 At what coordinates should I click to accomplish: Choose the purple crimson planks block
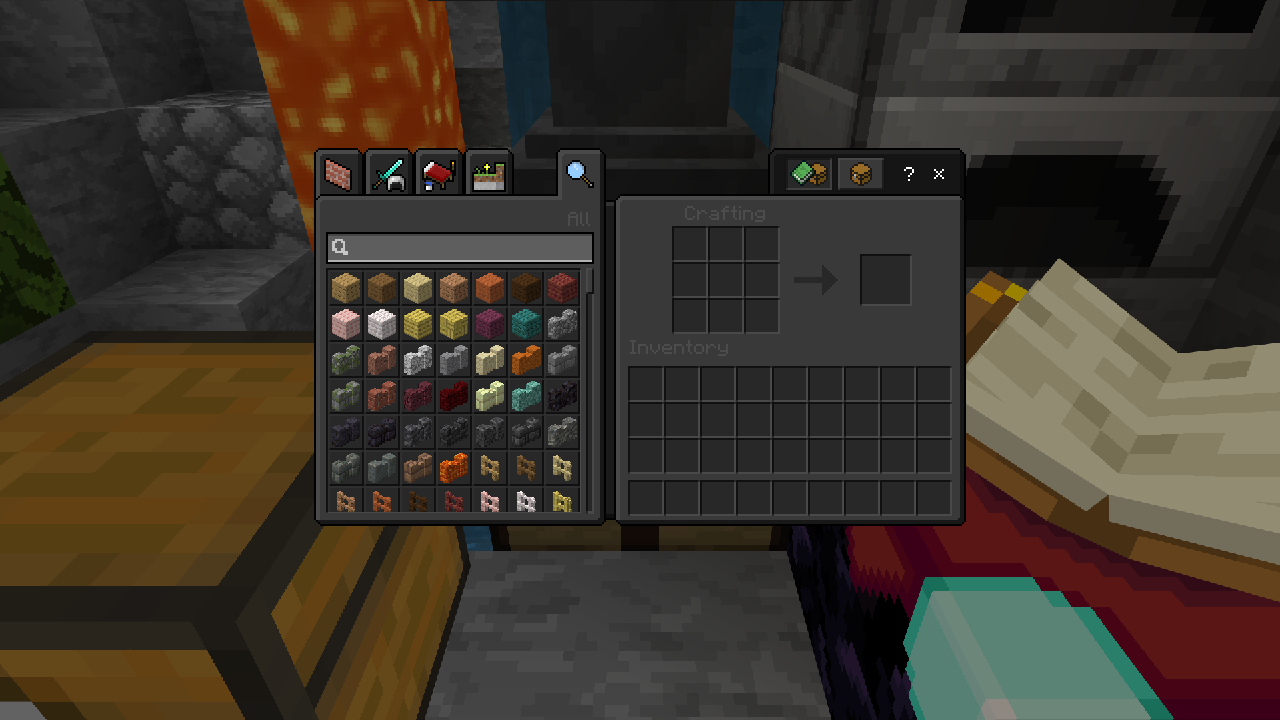pos(490,324)
